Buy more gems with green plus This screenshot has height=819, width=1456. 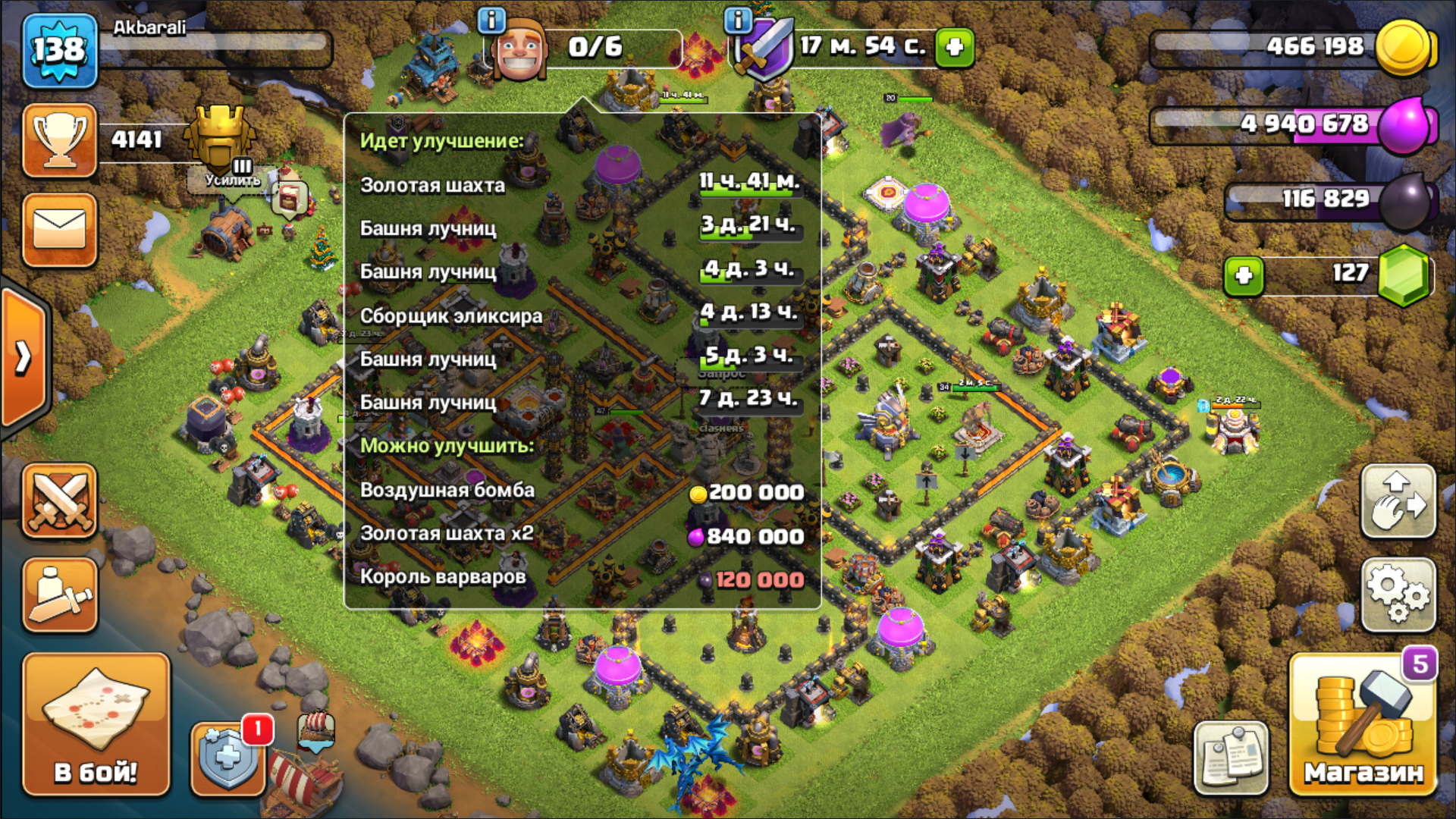pyautogui.click(x=1244, y=275)
